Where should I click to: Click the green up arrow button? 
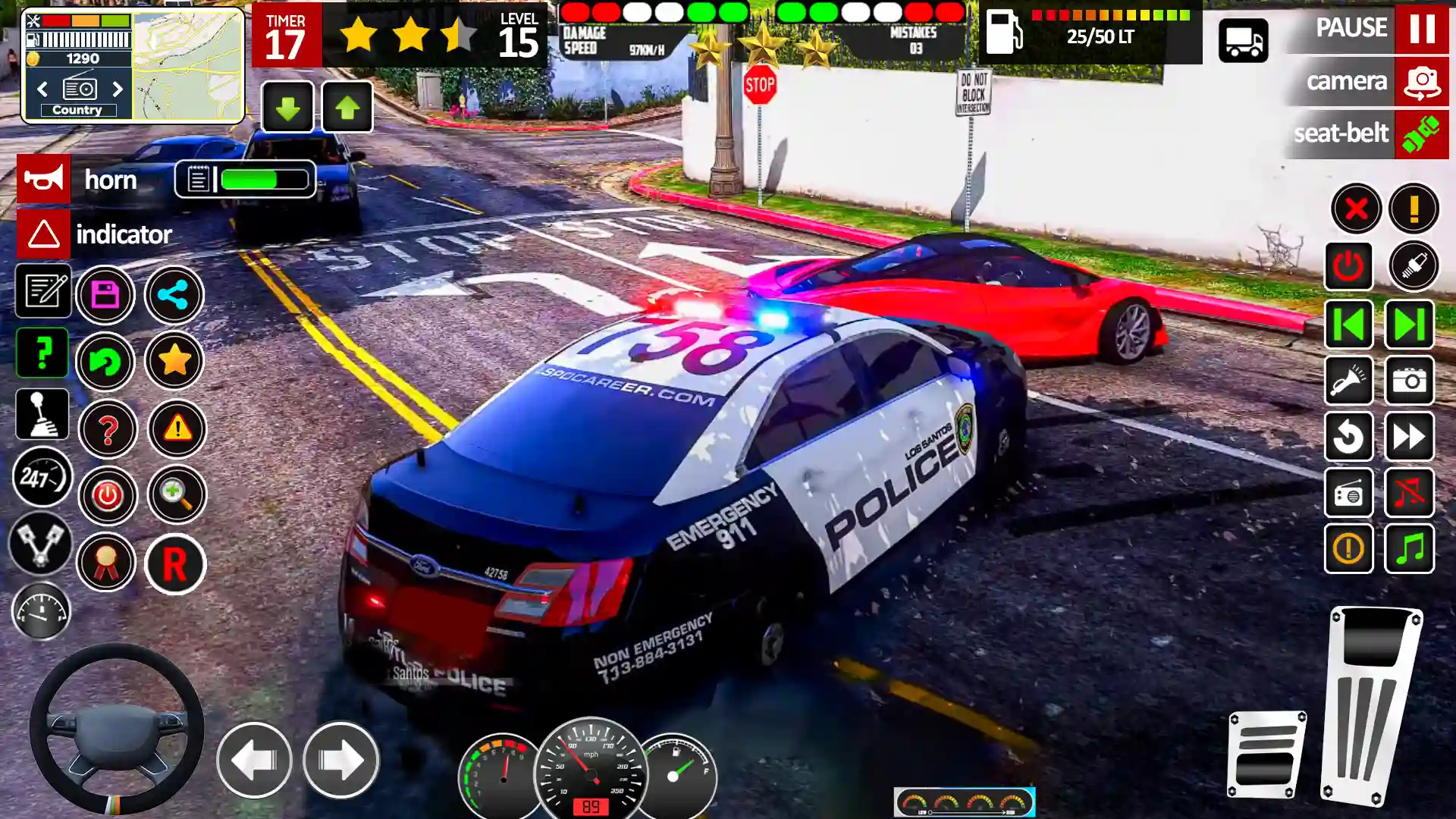(347, 108)
